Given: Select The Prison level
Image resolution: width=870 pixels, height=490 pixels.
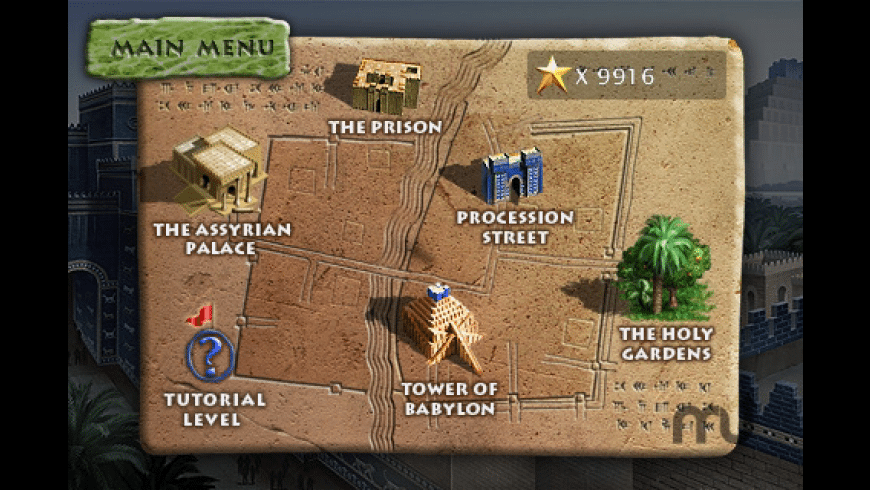Looking at the screenshot, I should pos(385,88).
